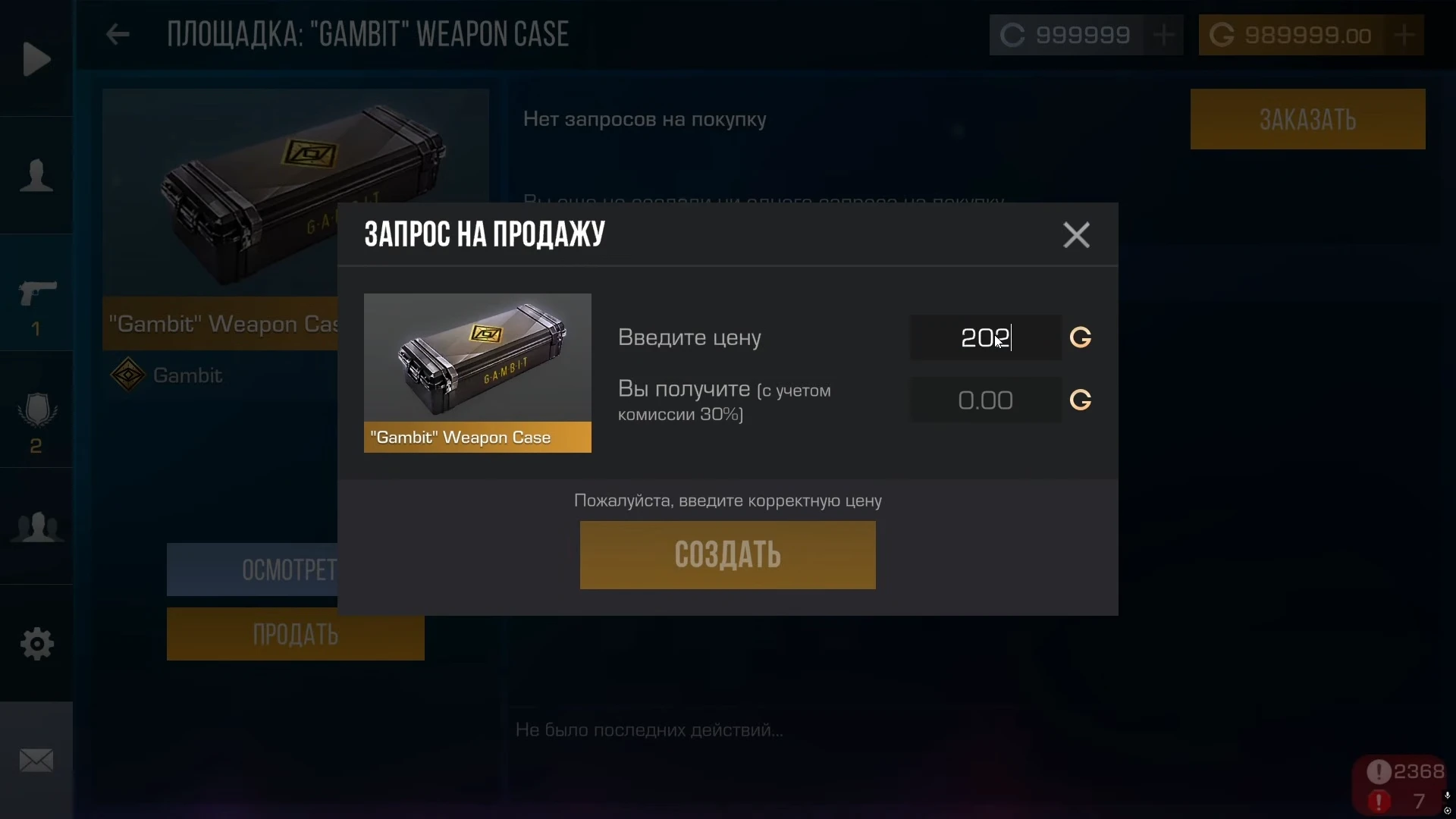Open the weapons pistol icon

pyautogui.click(x=36, y=293)
